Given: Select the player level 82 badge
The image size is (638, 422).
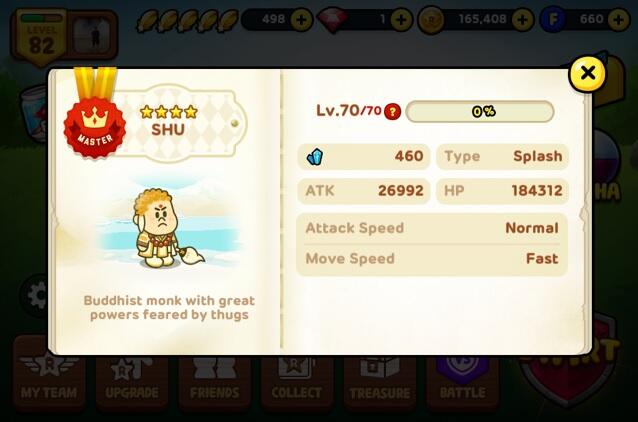Looking at the screenshot, I should coord(41,34).
